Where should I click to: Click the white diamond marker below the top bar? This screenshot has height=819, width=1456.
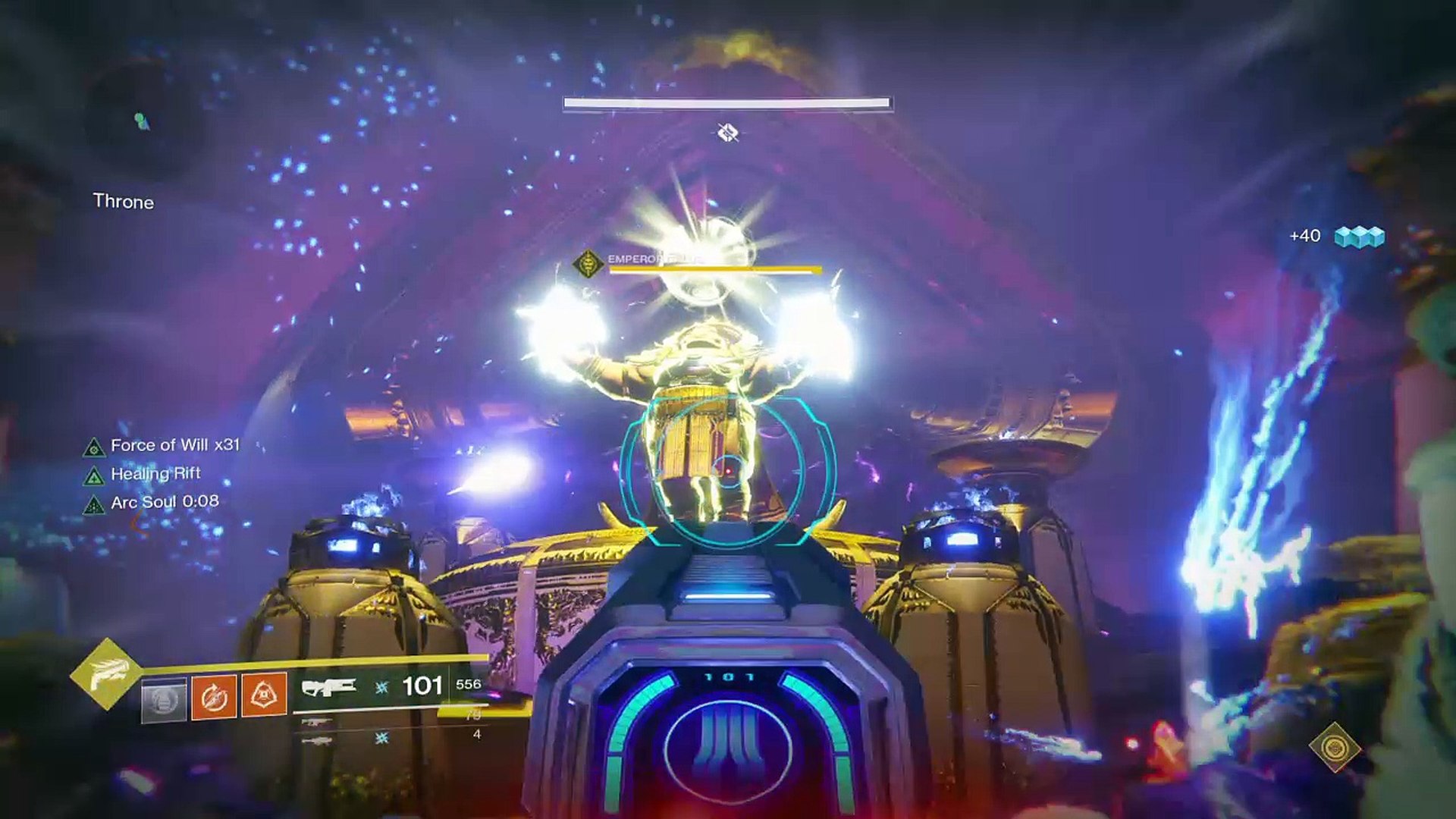pos(728,133)
